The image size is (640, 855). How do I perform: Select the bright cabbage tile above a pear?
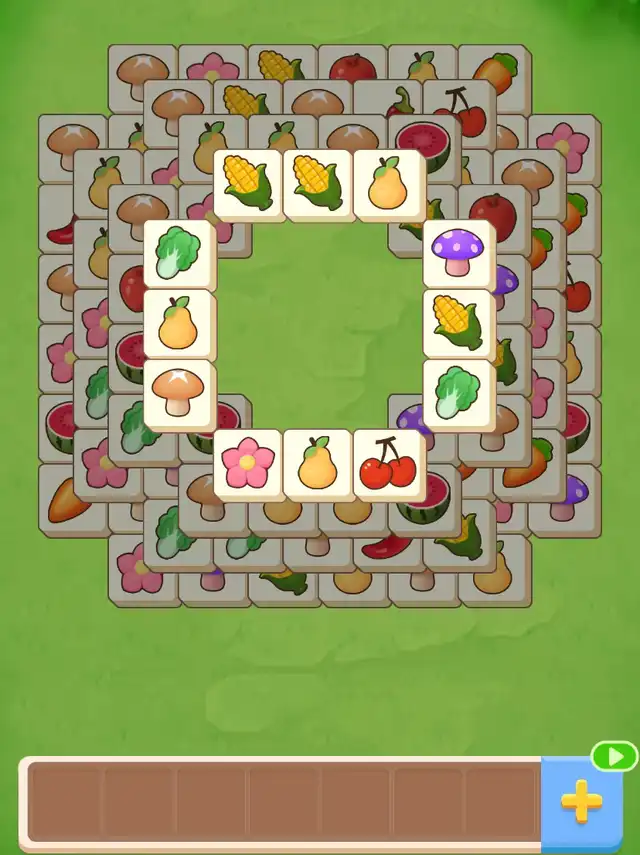tap(178, 254)
